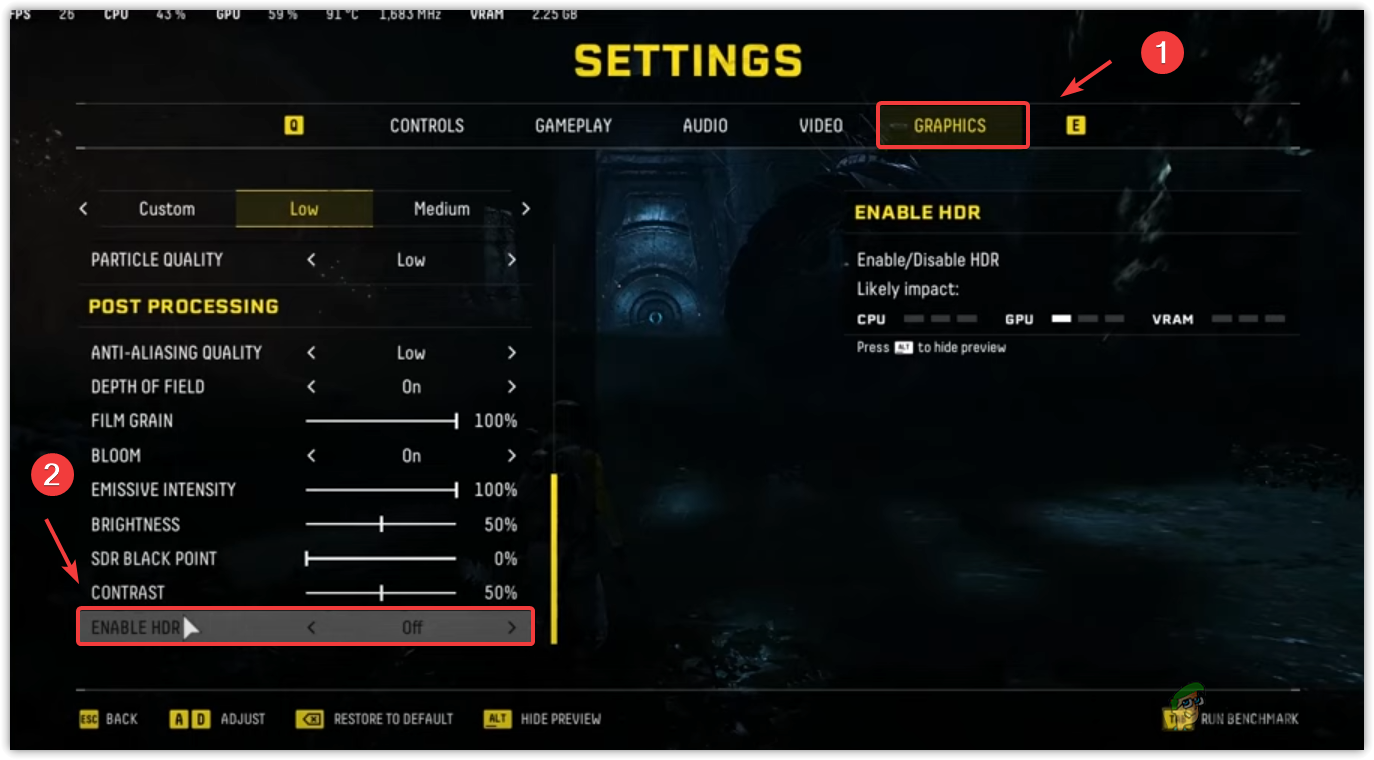1374x760 pixels.
Task: Set the Brightness slider
Action: [381, 524]
